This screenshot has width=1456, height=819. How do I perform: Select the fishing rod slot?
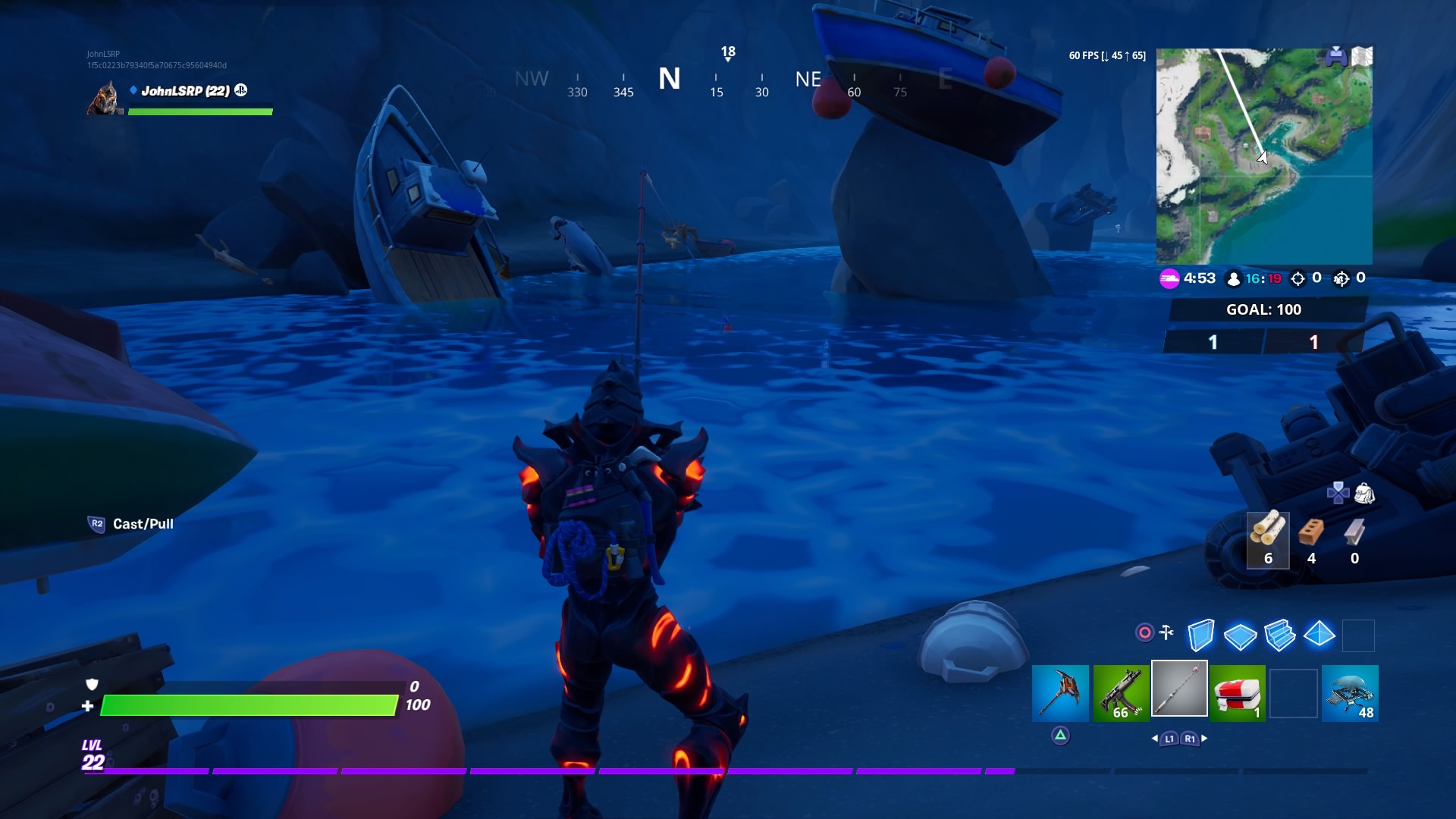tap(1179, 689)
